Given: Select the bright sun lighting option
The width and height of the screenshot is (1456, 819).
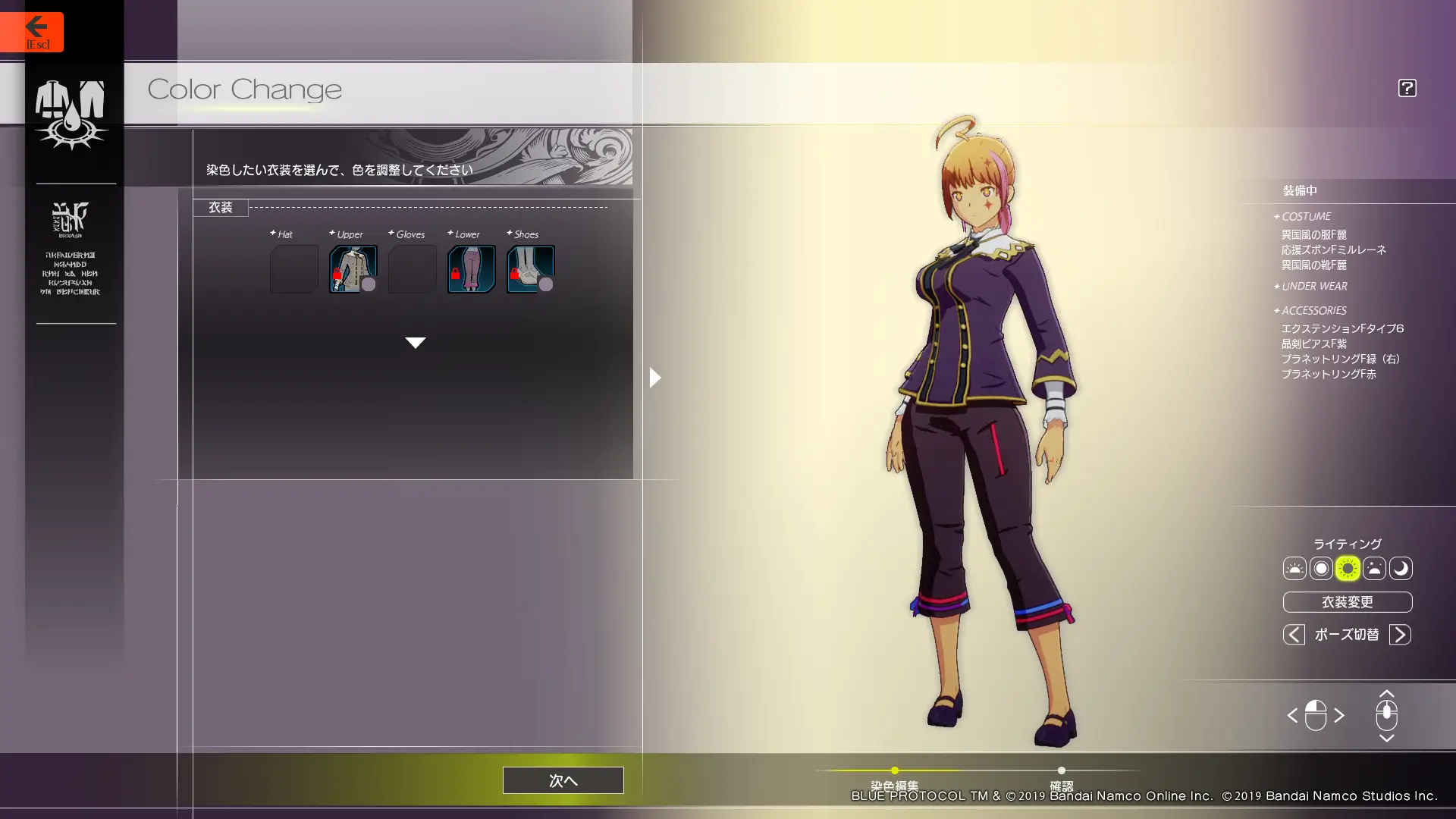Looking at the screenshot, I should 1348,568.
